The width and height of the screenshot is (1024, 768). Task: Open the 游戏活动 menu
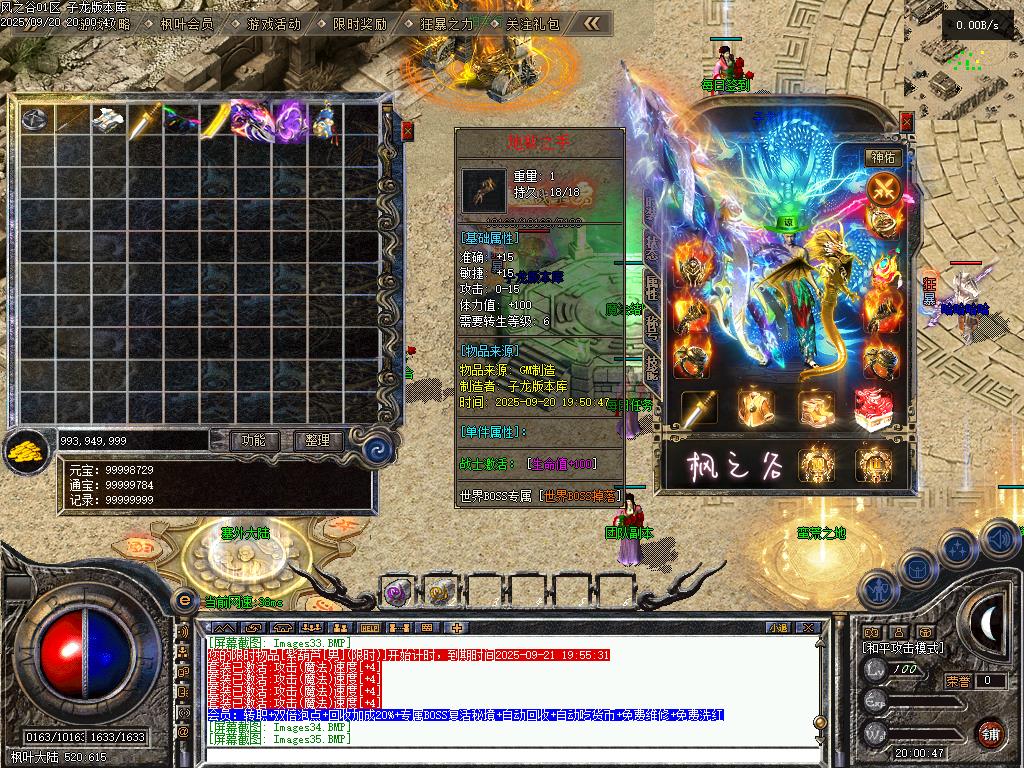(x=273, y=23)
